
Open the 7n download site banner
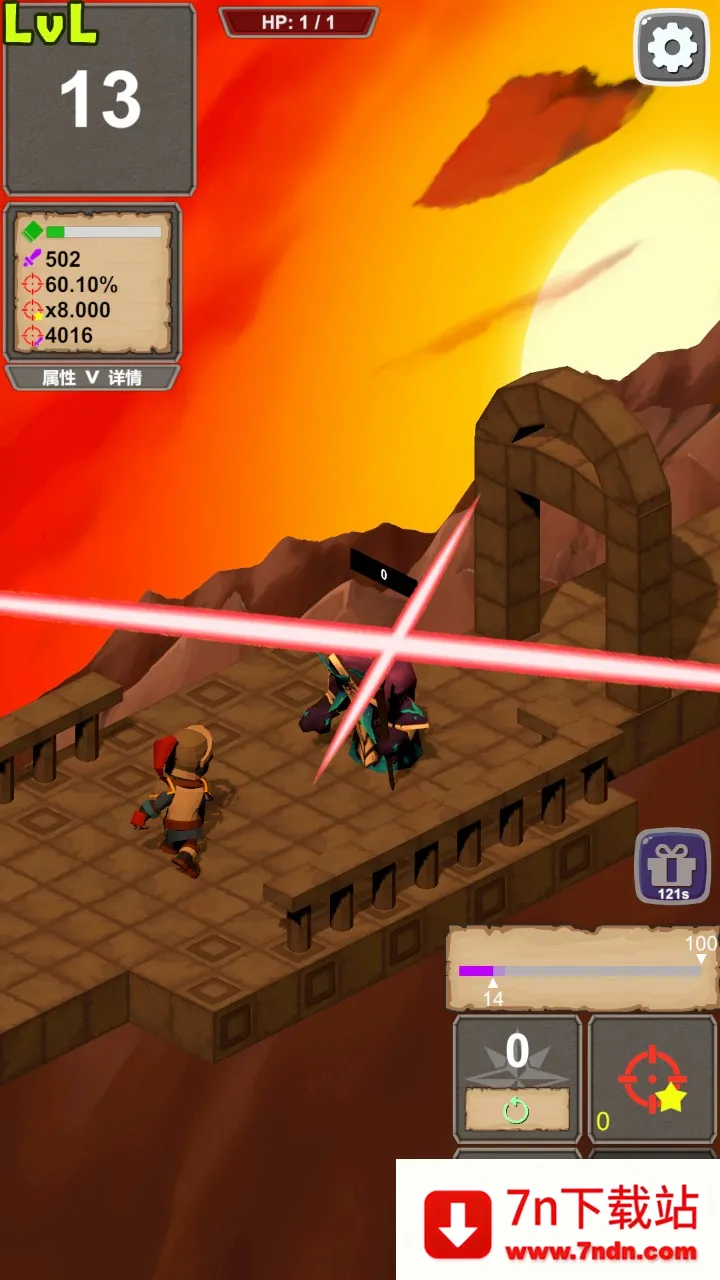click(x=558, y=1222)
